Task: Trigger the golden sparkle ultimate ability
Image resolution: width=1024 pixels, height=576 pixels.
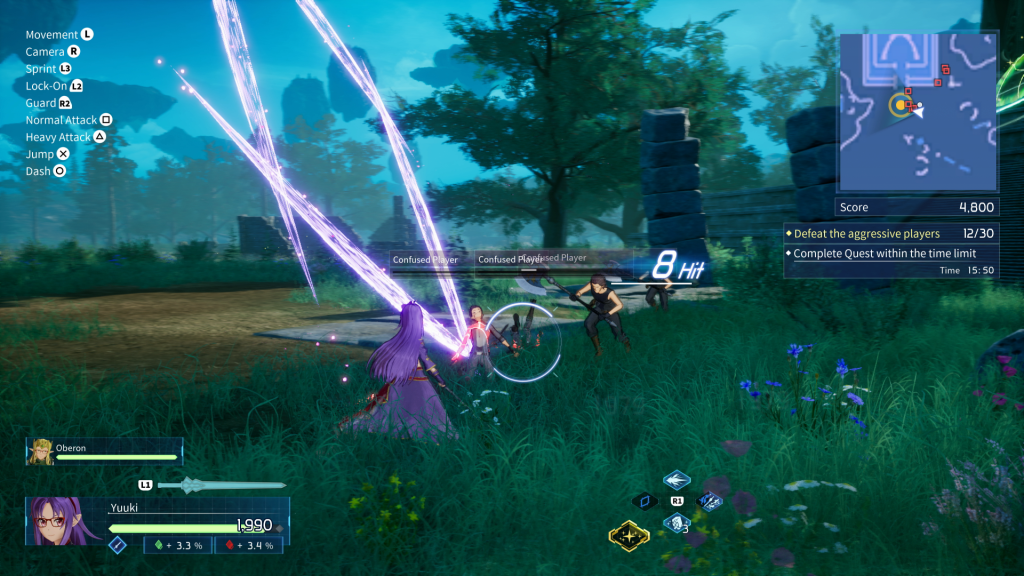Action: point(629,537)
